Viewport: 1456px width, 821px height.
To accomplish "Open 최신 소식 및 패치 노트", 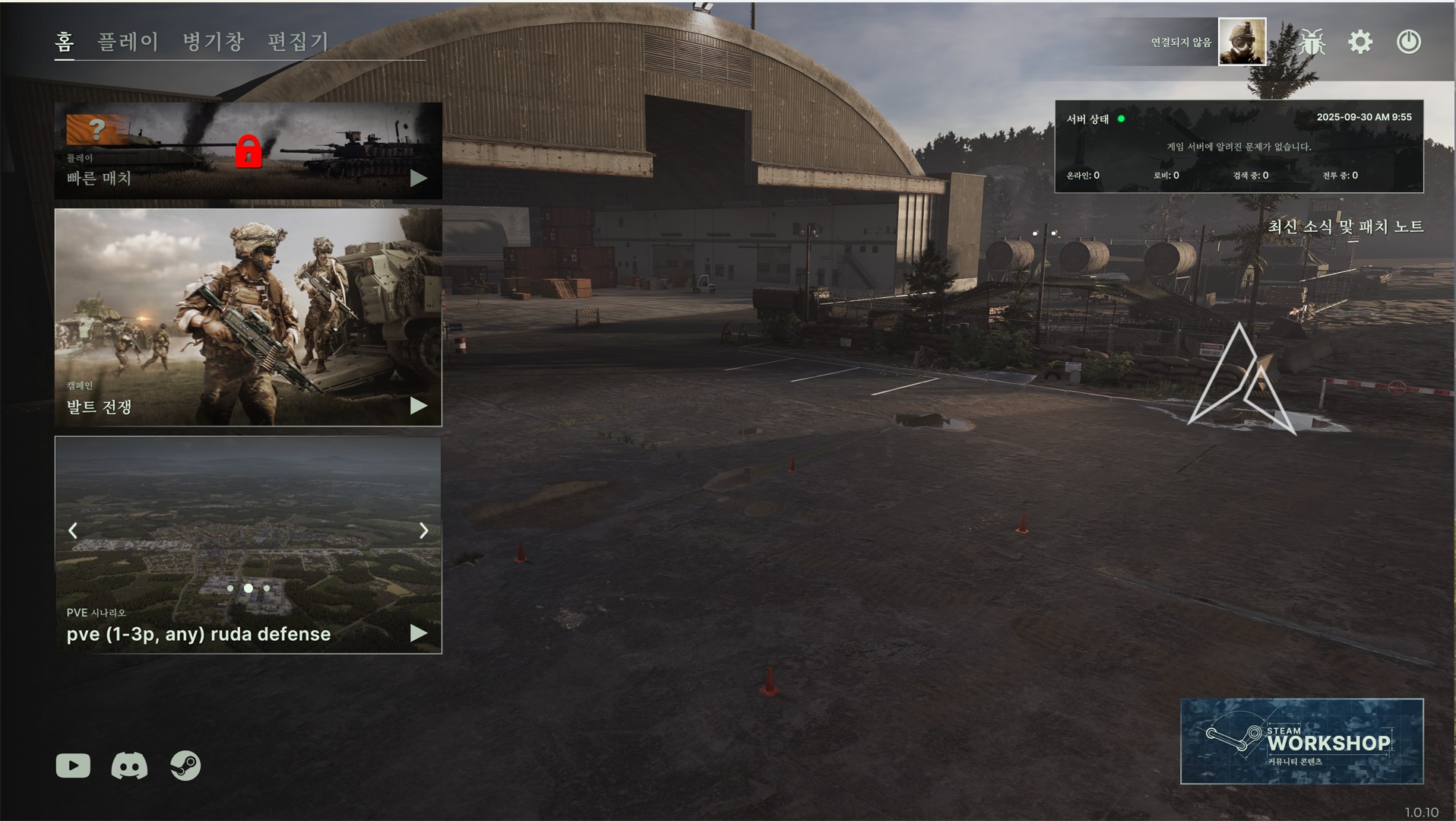I will [1345, 227].
